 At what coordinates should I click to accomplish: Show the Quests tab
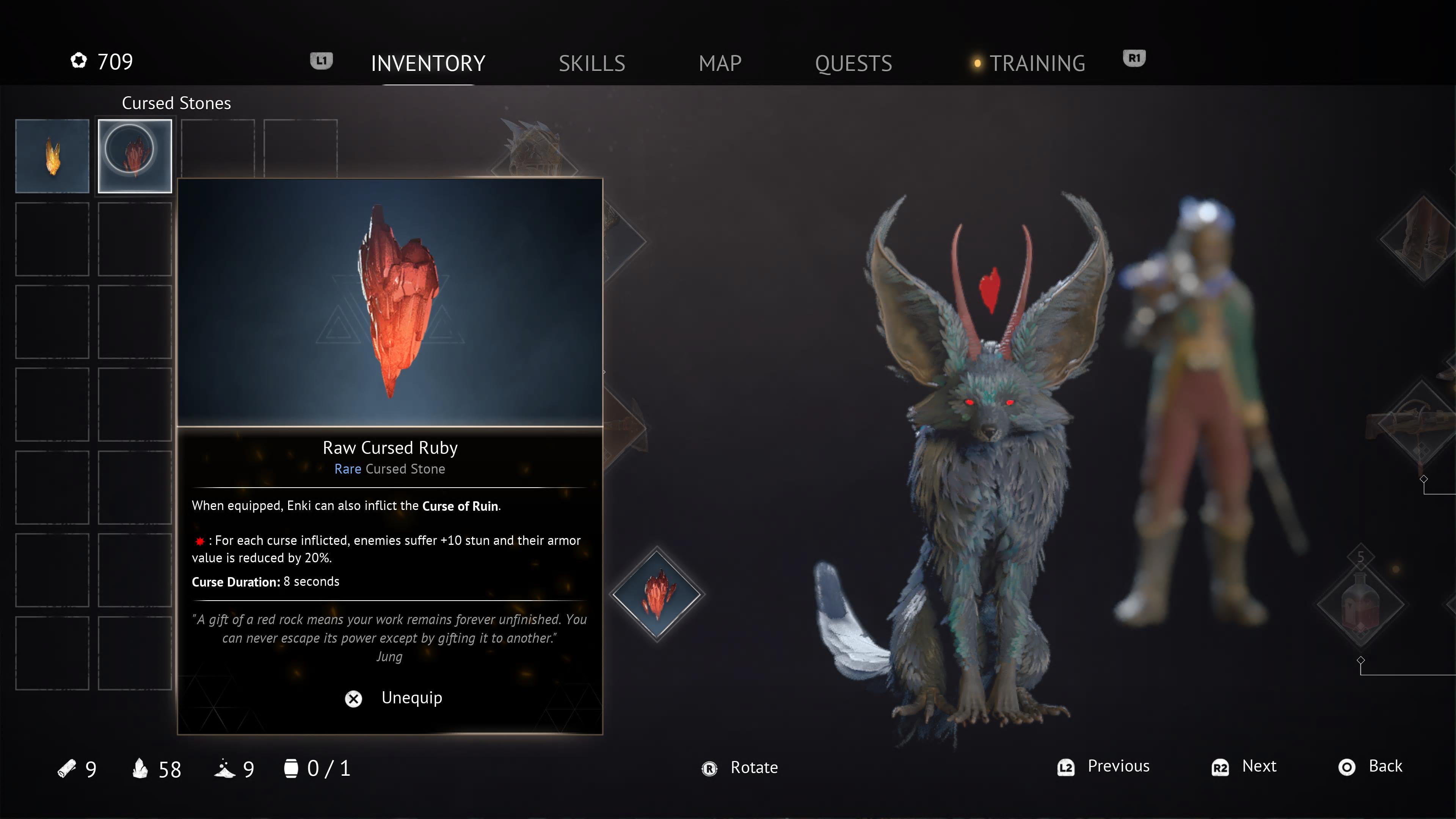pos(853,63)
